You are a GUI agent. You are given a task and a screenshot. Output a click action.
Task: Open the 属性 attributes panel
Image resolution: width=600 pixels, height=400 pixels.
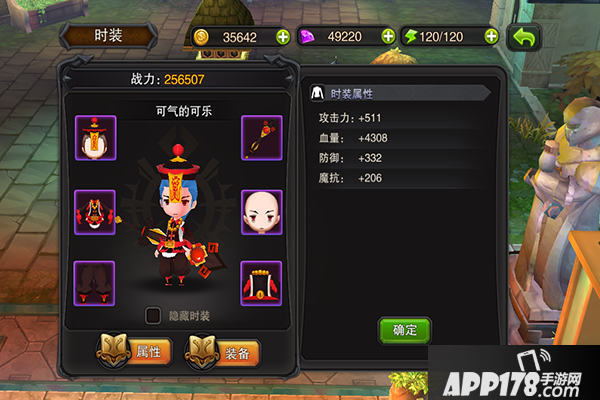pyautogui.click(x=134, y=351)
